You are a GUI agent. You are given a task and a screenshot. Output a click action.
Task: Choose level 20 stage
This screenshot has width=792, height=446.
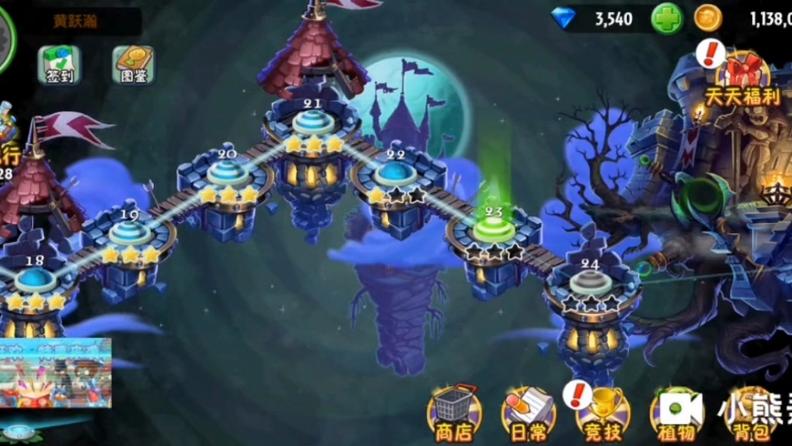click(228, 174)
